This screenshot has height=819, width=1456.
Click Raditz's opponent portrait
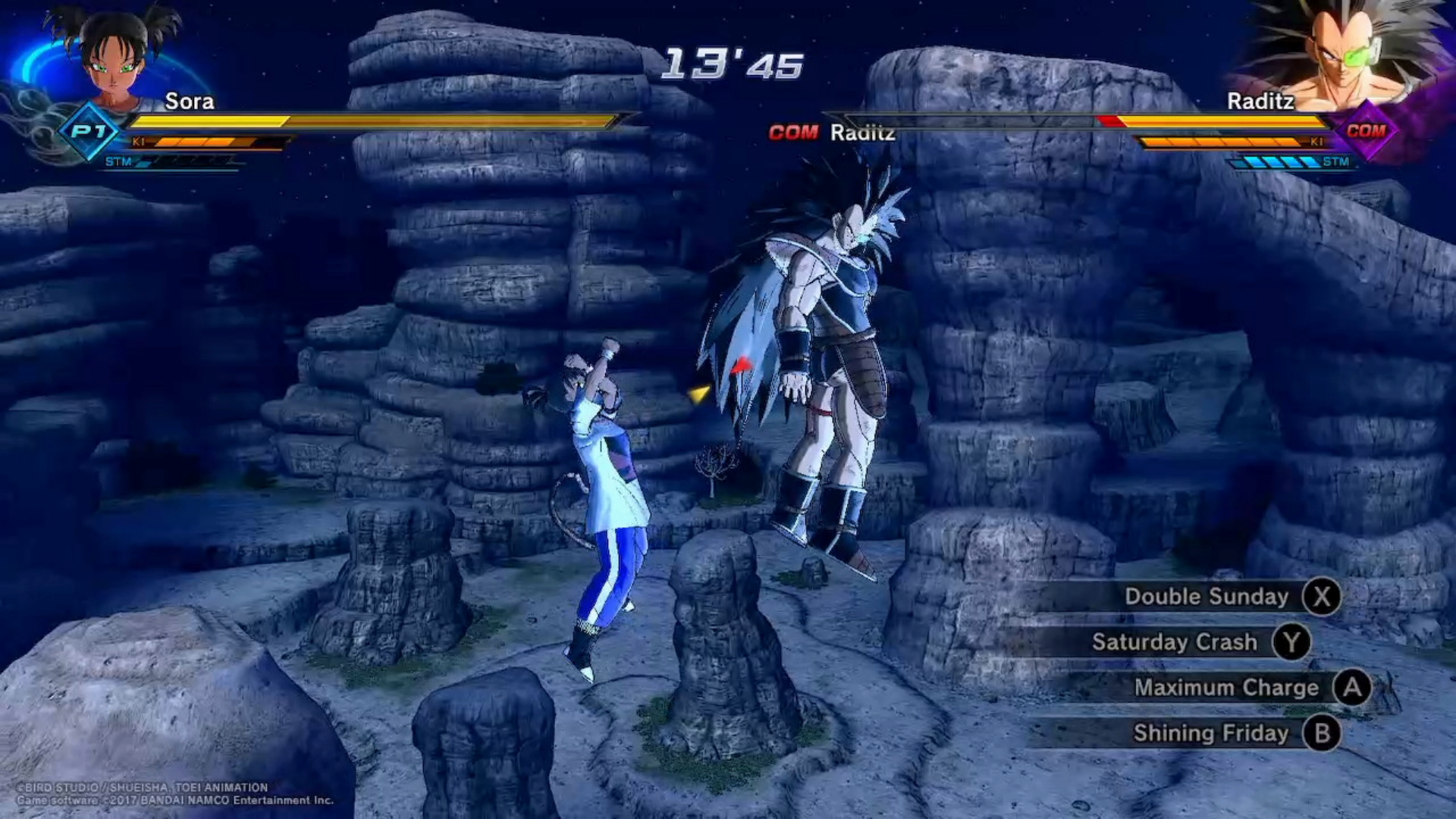[1344, 55]
